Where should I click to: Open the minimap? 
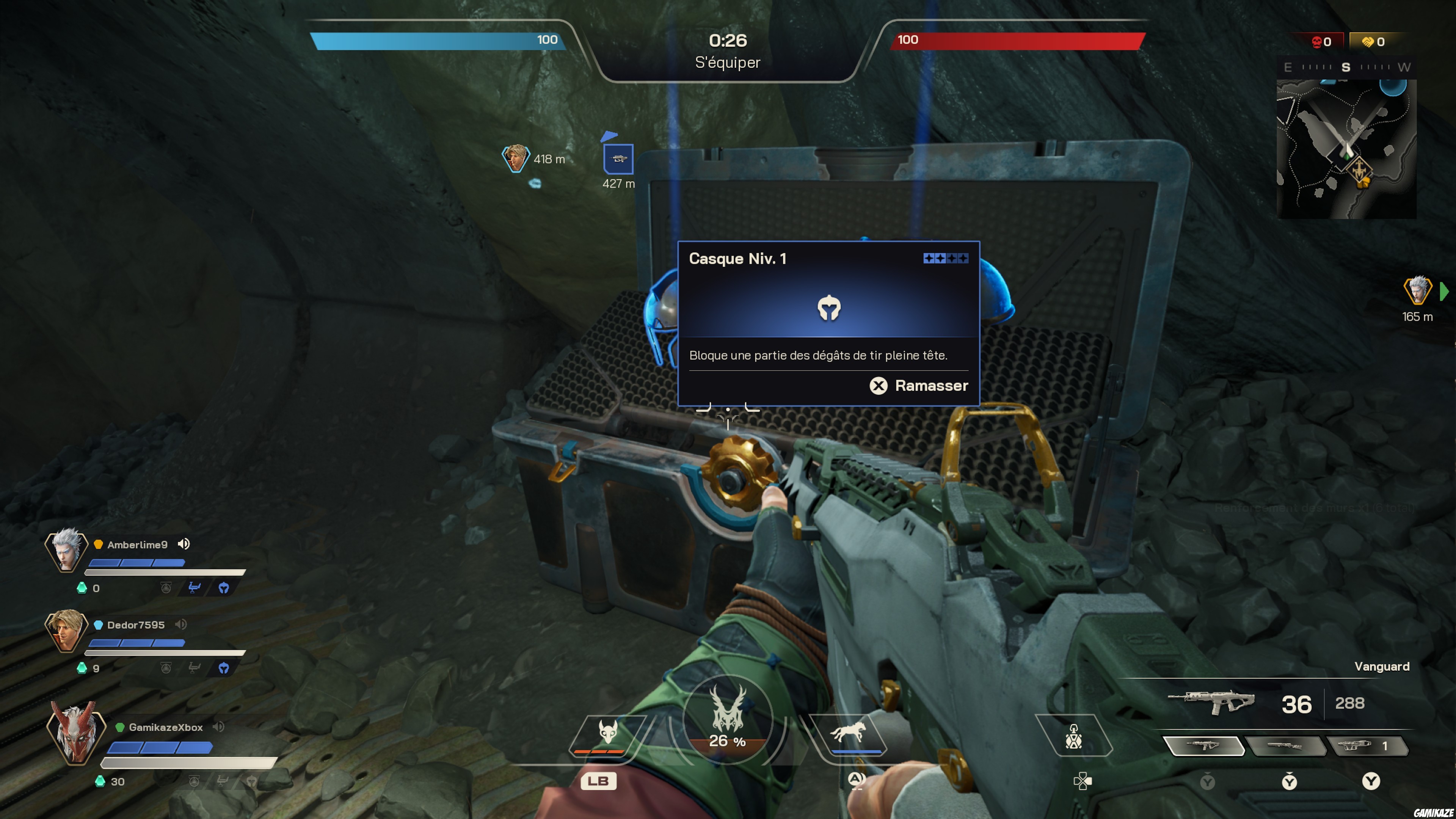[x=1346, y=149]
